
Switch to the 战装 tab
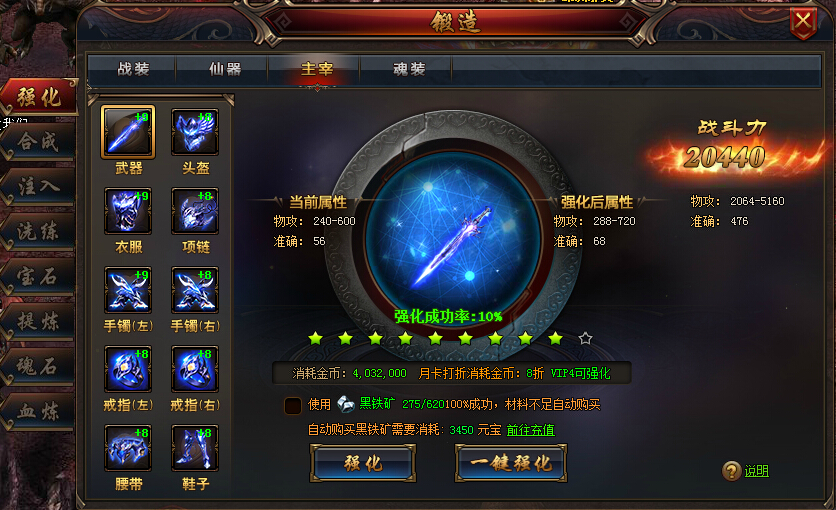133,69
